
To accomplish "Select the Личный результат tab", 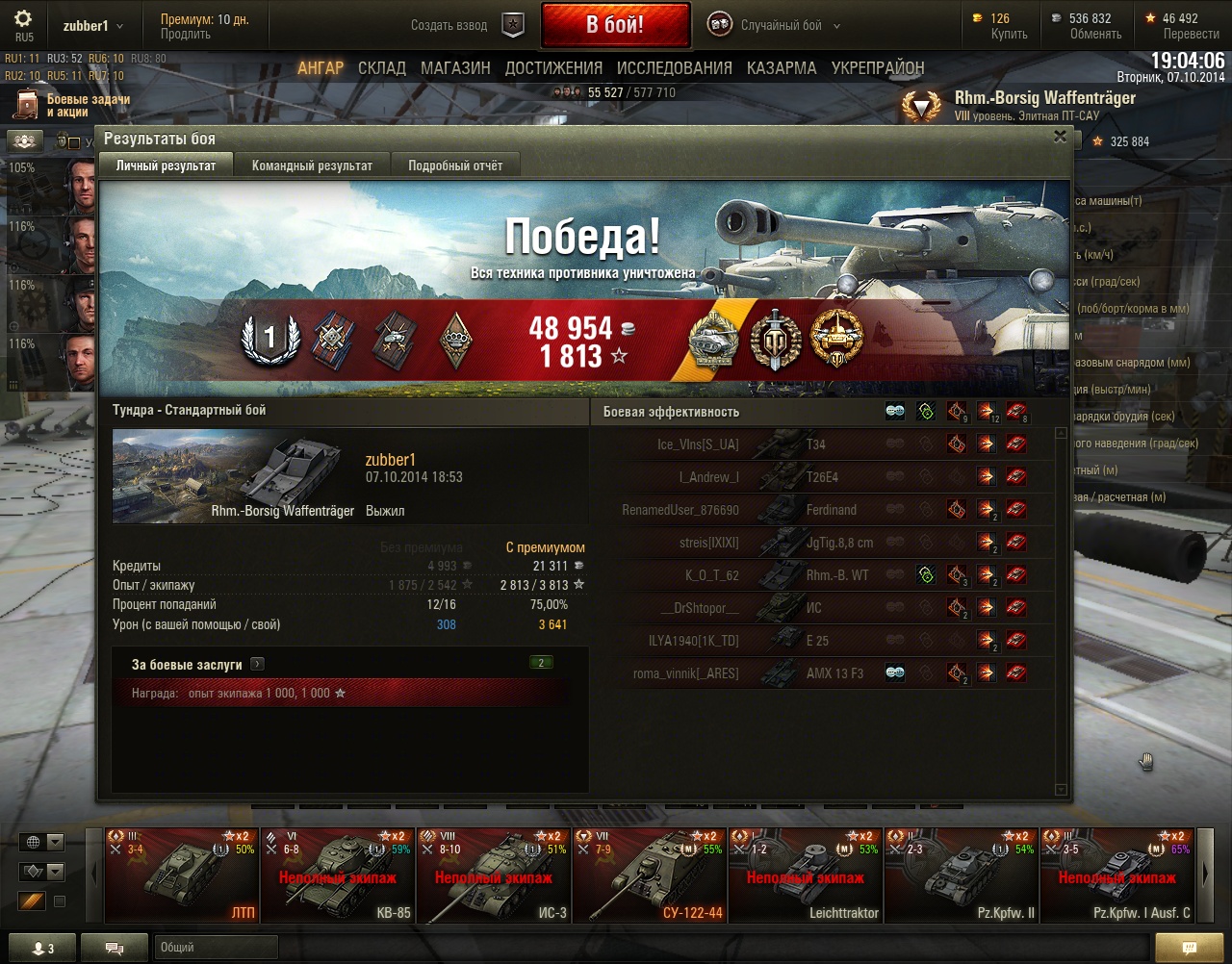I will click(166, 165).
